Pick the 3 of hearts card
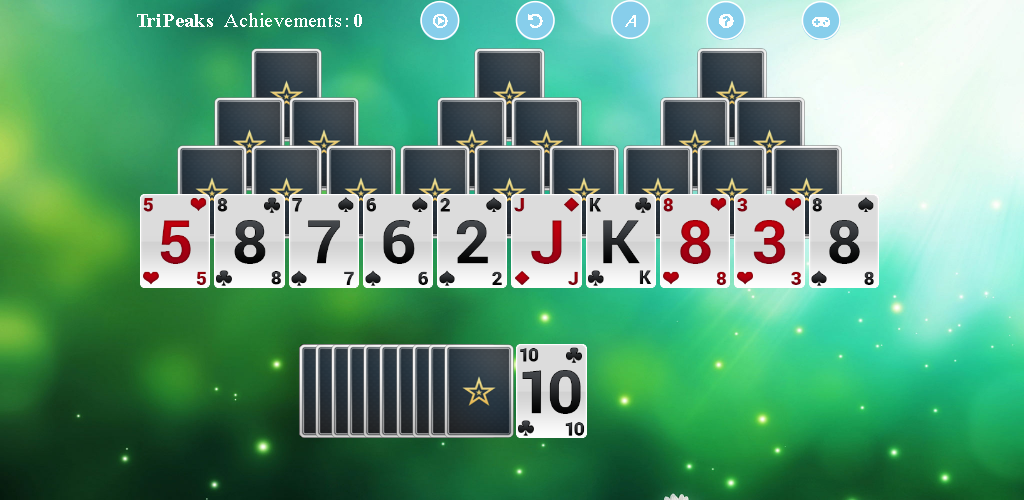 click(x=769, y=242)
